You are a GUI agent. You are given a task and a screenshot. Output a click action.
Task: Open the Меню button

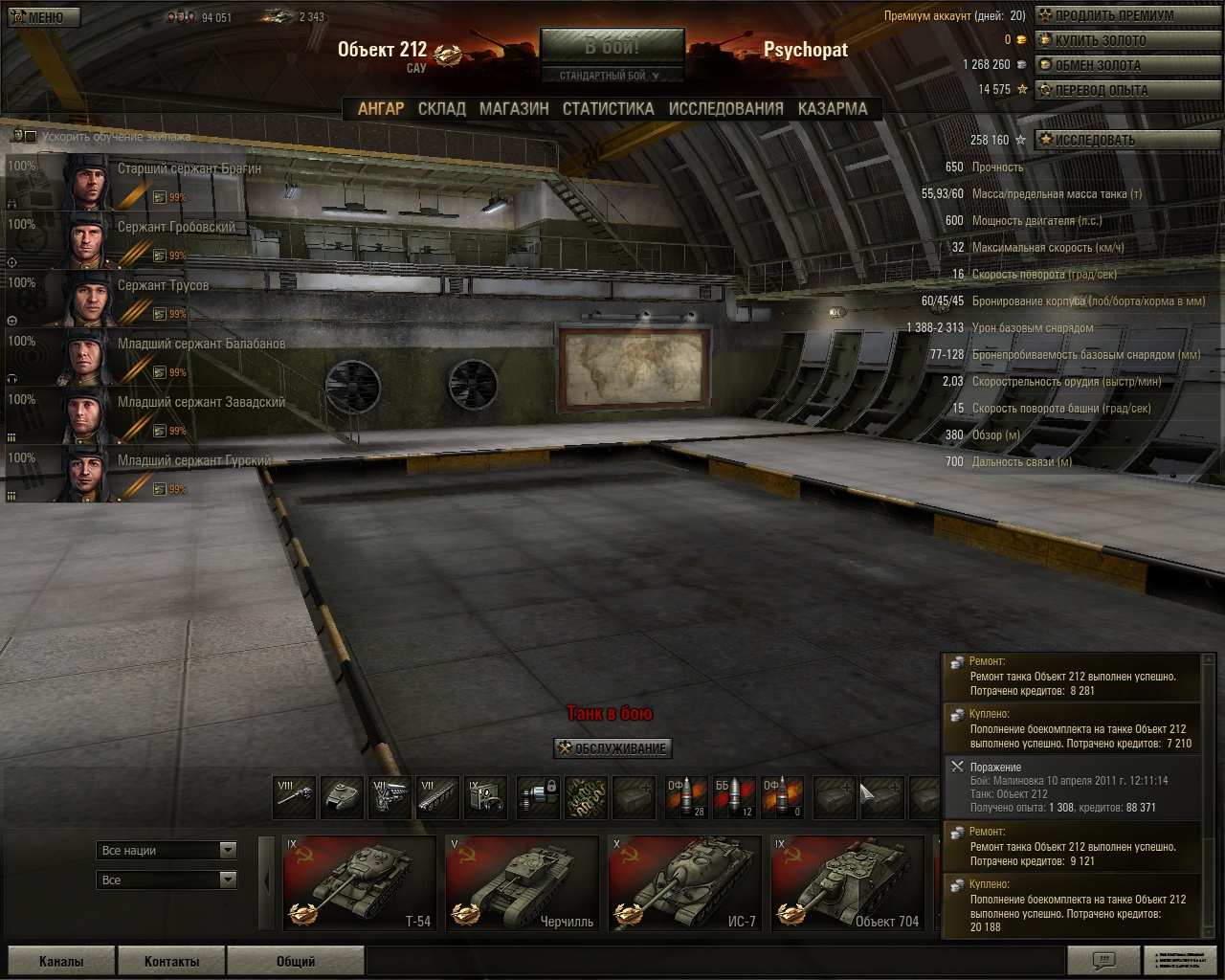click(x=41, y=17)
